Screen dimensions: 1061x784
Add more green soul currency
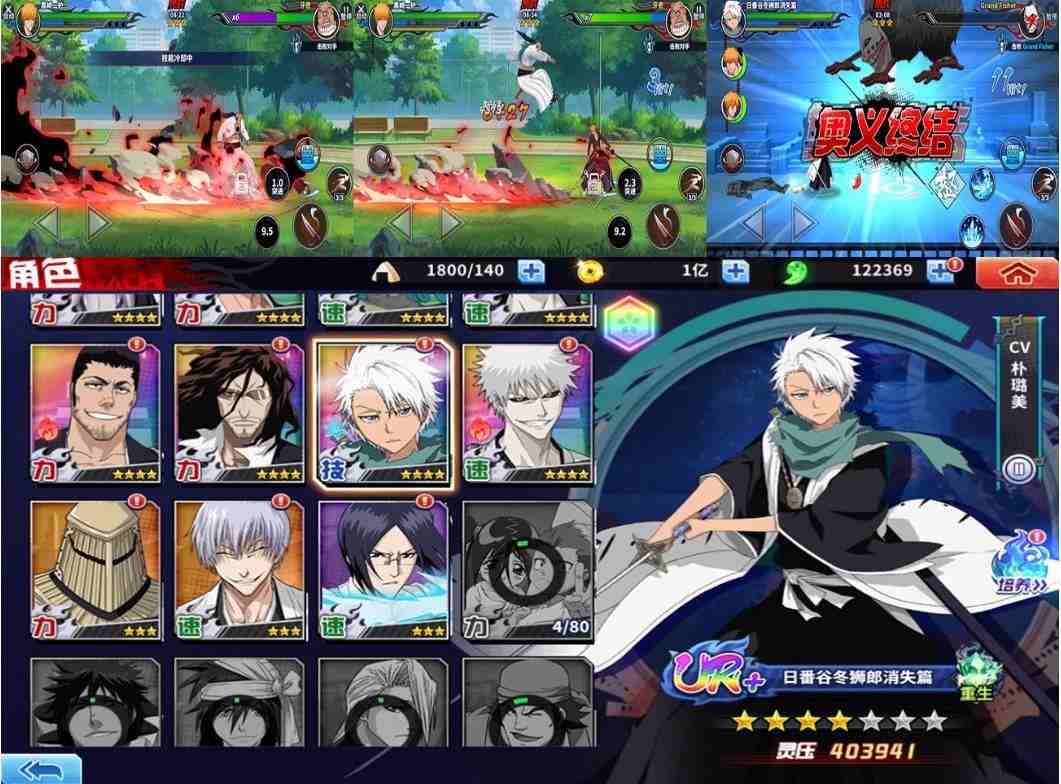point(940,271)
